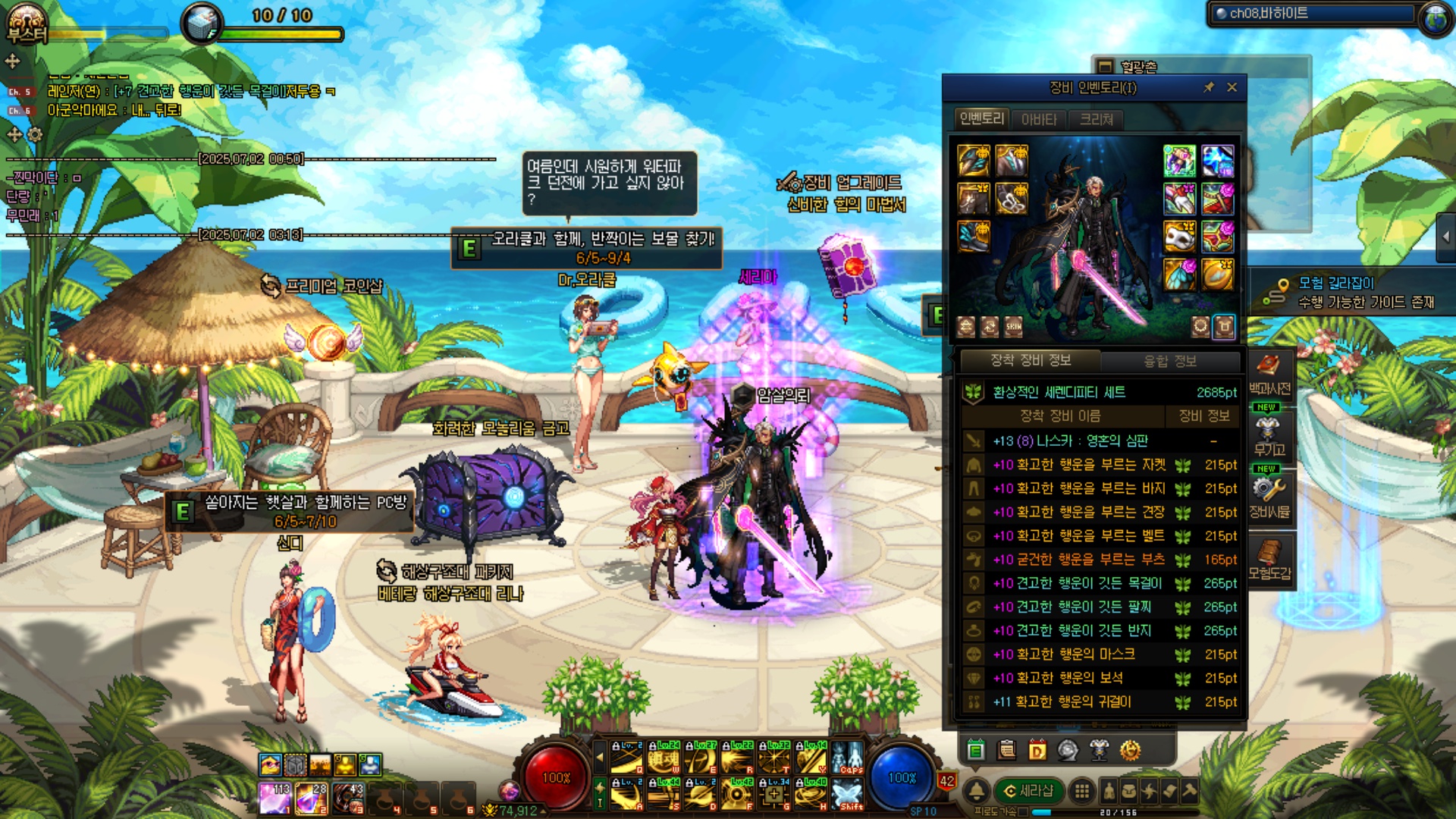Switch to the 아바타 tab
Image resolution: width=1456 pixels, height=819 pixels.
[x=1039, y=120]
